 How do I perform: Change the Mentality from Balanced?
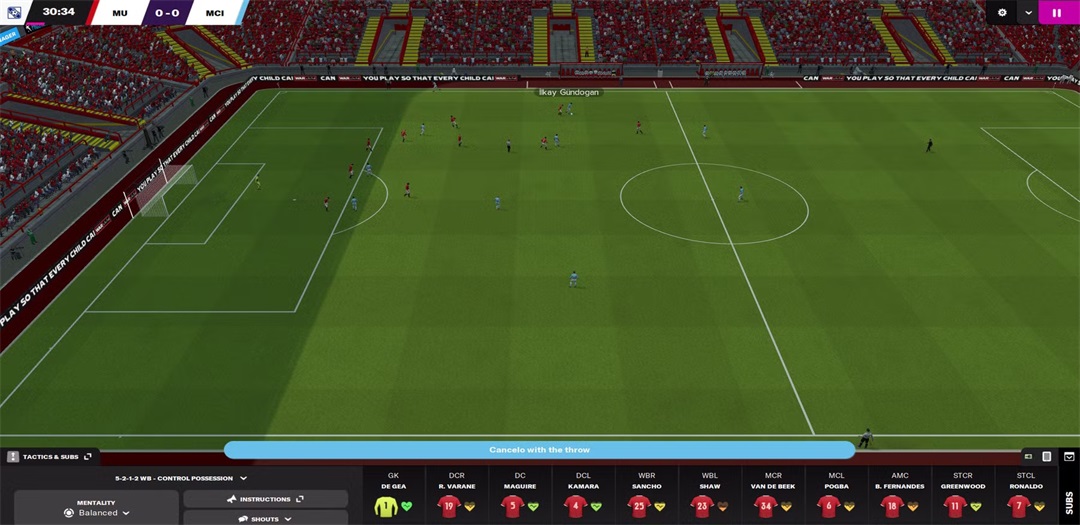coord(97,512)
